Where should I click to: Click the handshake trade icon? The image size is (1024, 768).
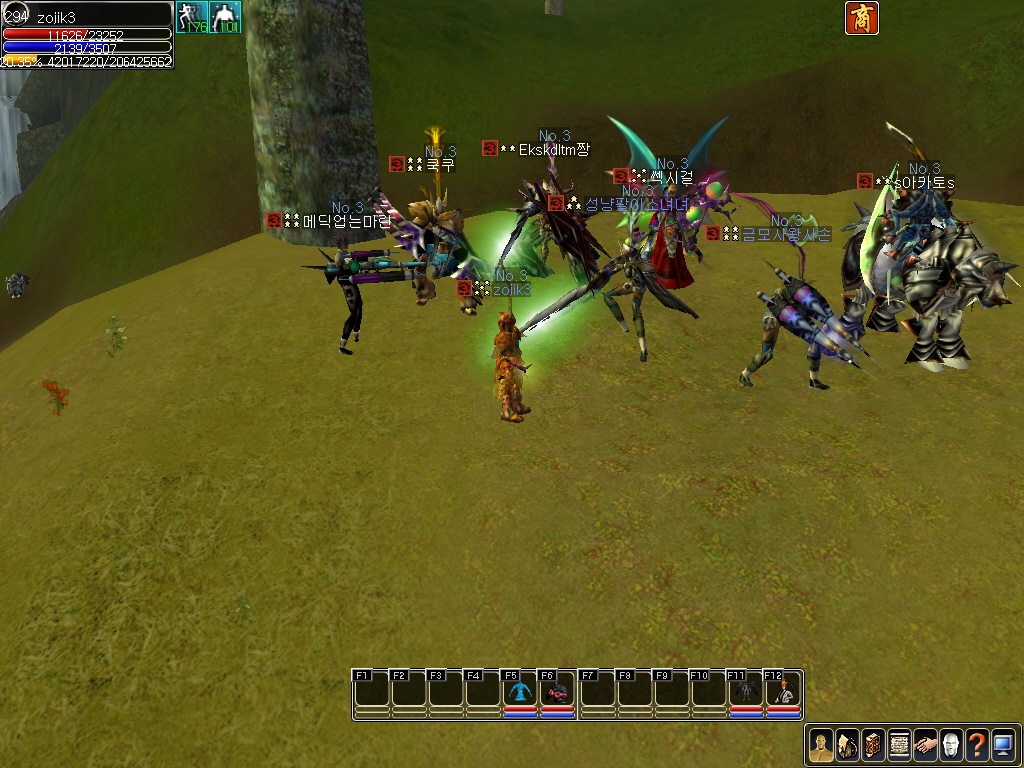pyautogui.click(x=925, y=745)
